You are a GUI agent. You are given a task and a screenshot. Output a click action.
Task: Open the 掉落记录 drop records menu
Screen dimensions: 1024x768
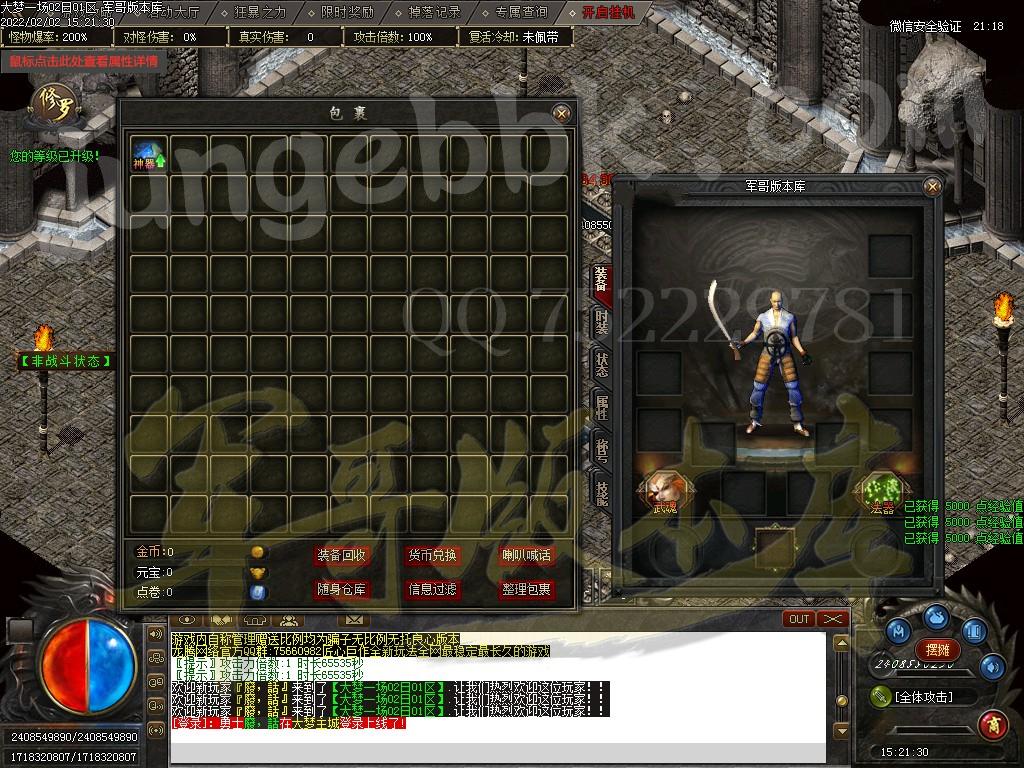tap(435, 12)
